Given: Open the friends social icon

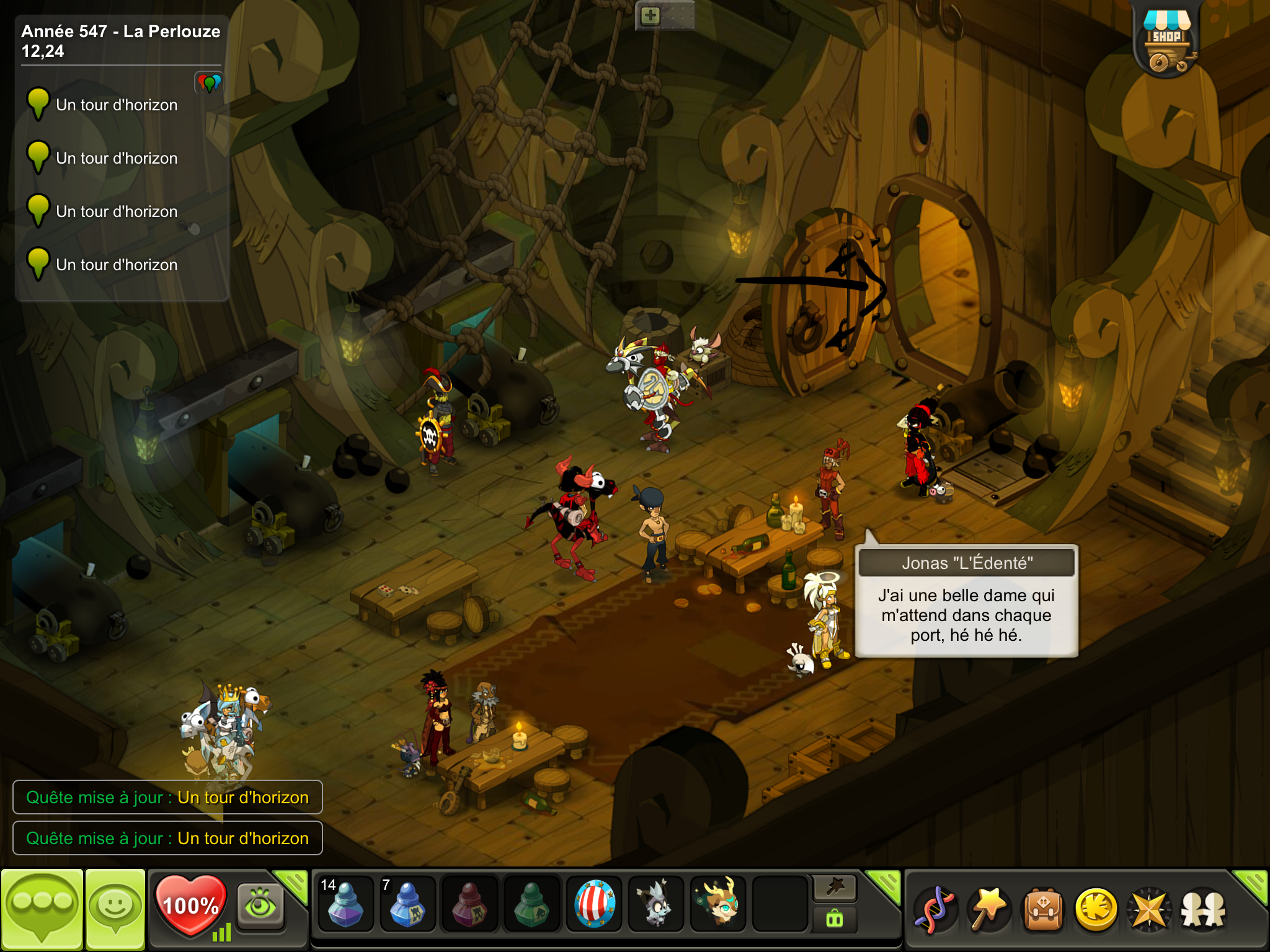Looking at the screenshot, I should tap(1203, 910).
